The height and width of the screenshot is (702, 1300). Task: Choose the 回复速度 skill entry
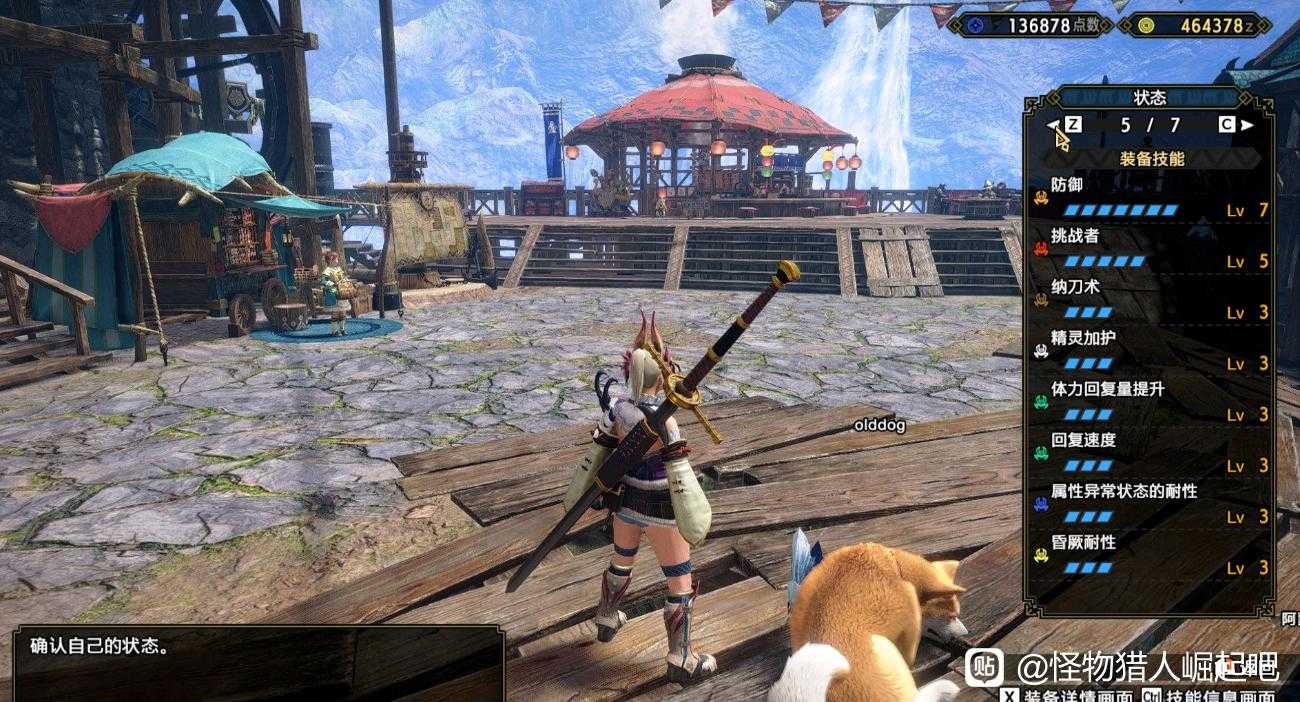coord(1150,453)
